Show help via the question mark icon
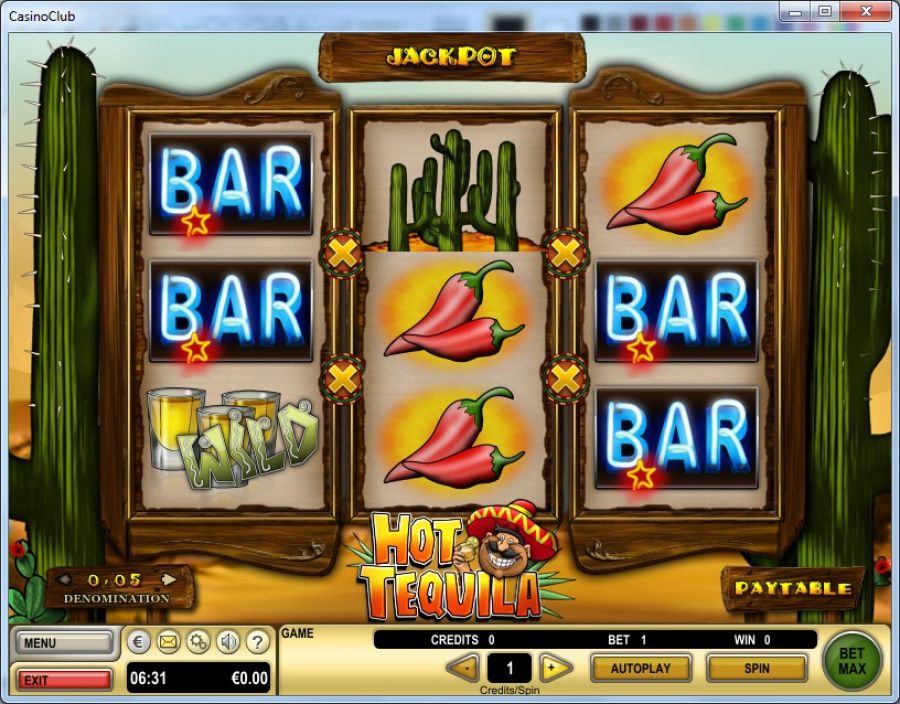 point(257,641)
